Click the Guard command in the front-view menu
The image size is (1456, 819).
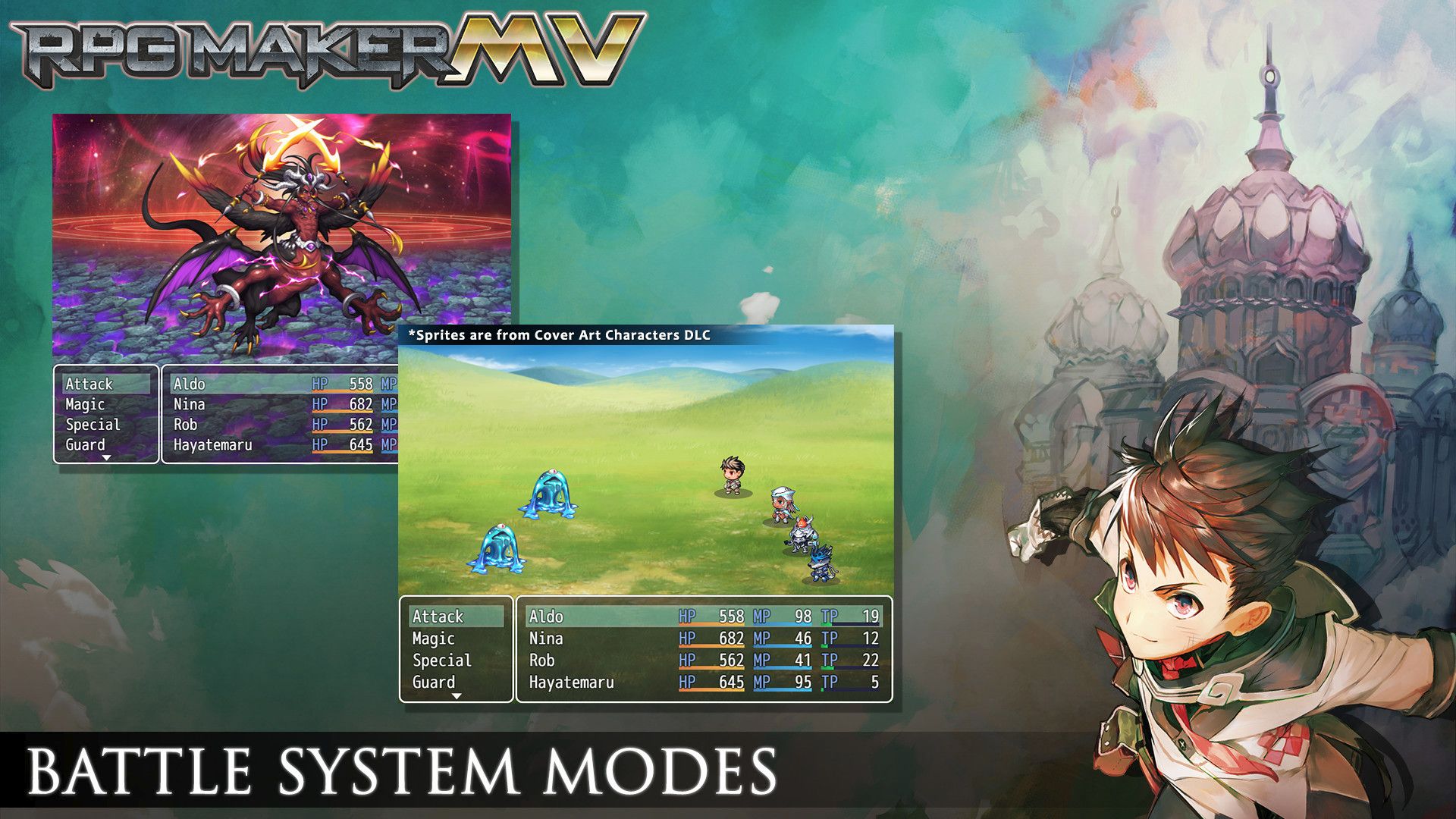pyautogui.click(x=86, y=445)
